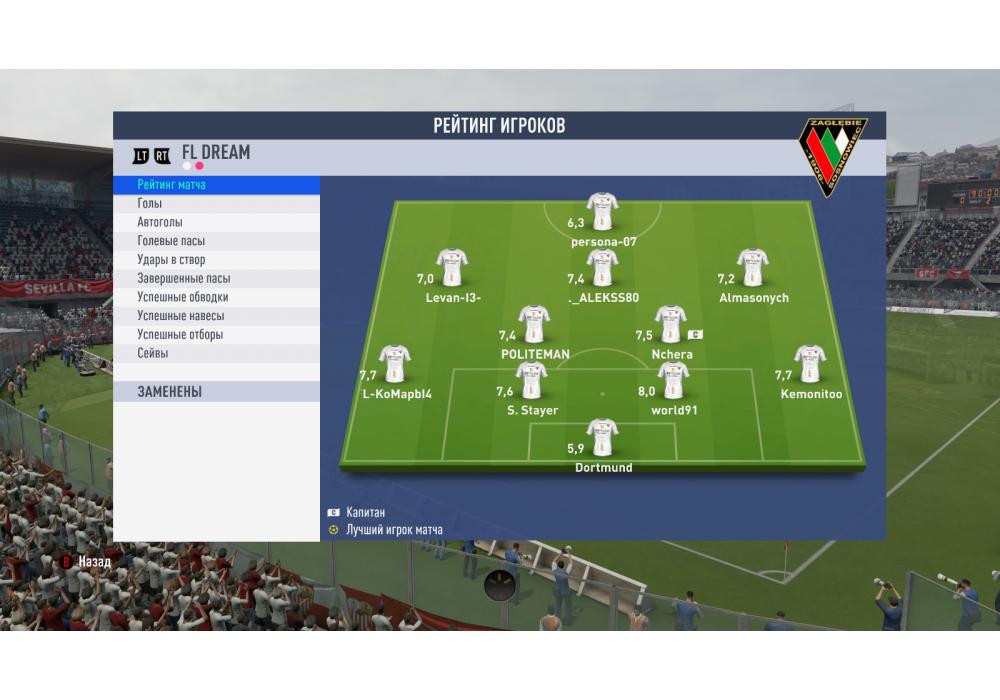Select L-KoMapbI4's player shirt

[x=395, y=364]
